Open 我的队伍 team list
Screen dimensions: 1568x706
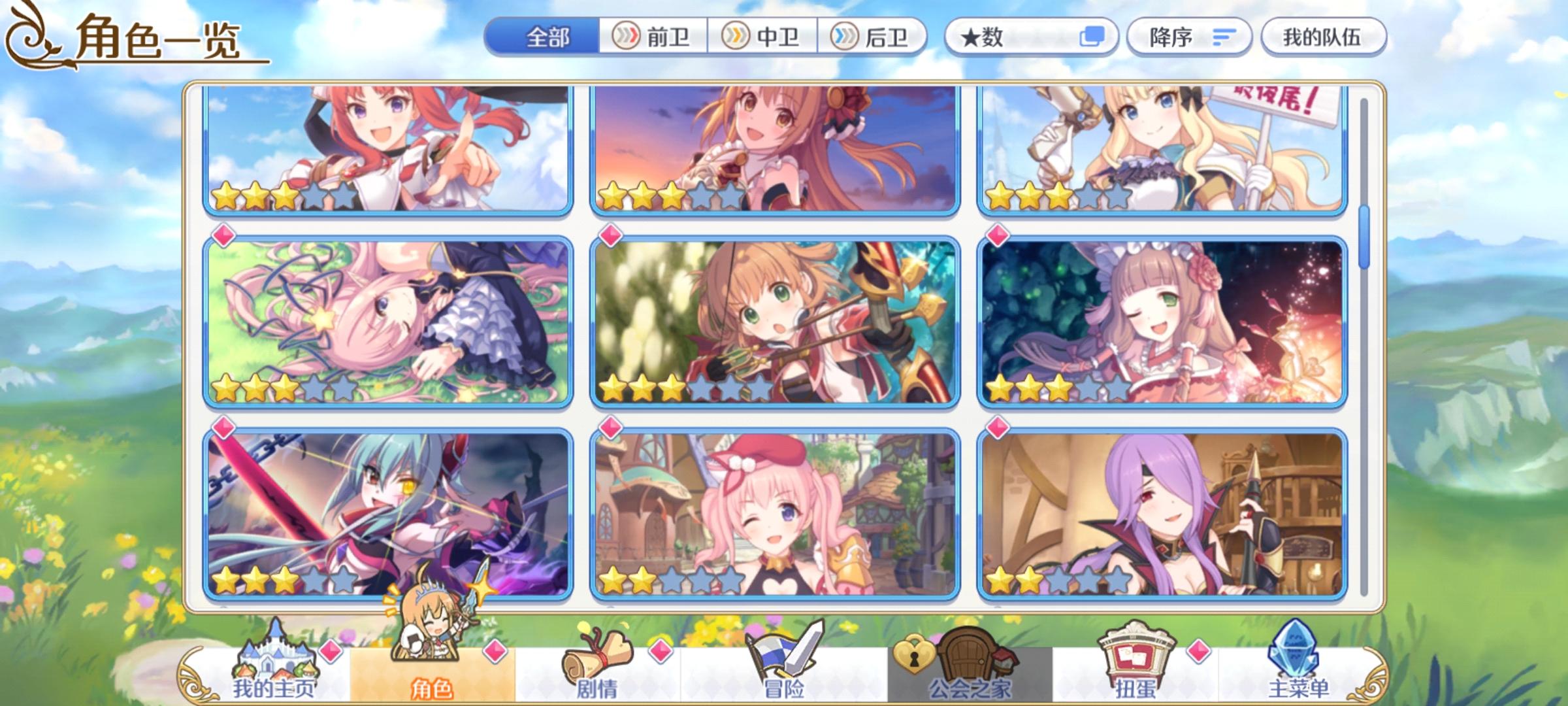point(1323,37)
